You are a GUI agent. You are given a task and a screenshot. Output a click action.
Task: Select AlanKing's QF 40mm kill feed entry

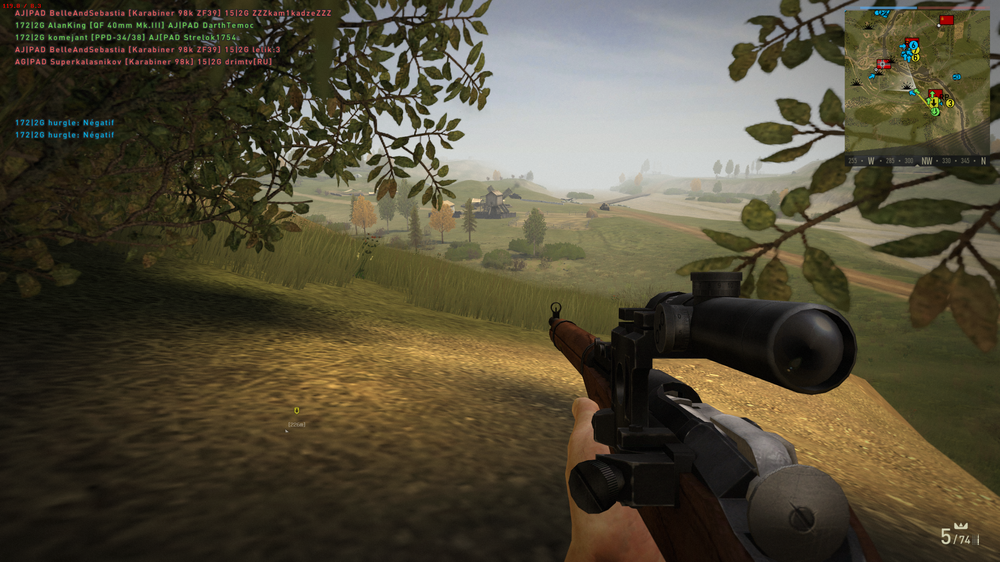tap(134, 25)
